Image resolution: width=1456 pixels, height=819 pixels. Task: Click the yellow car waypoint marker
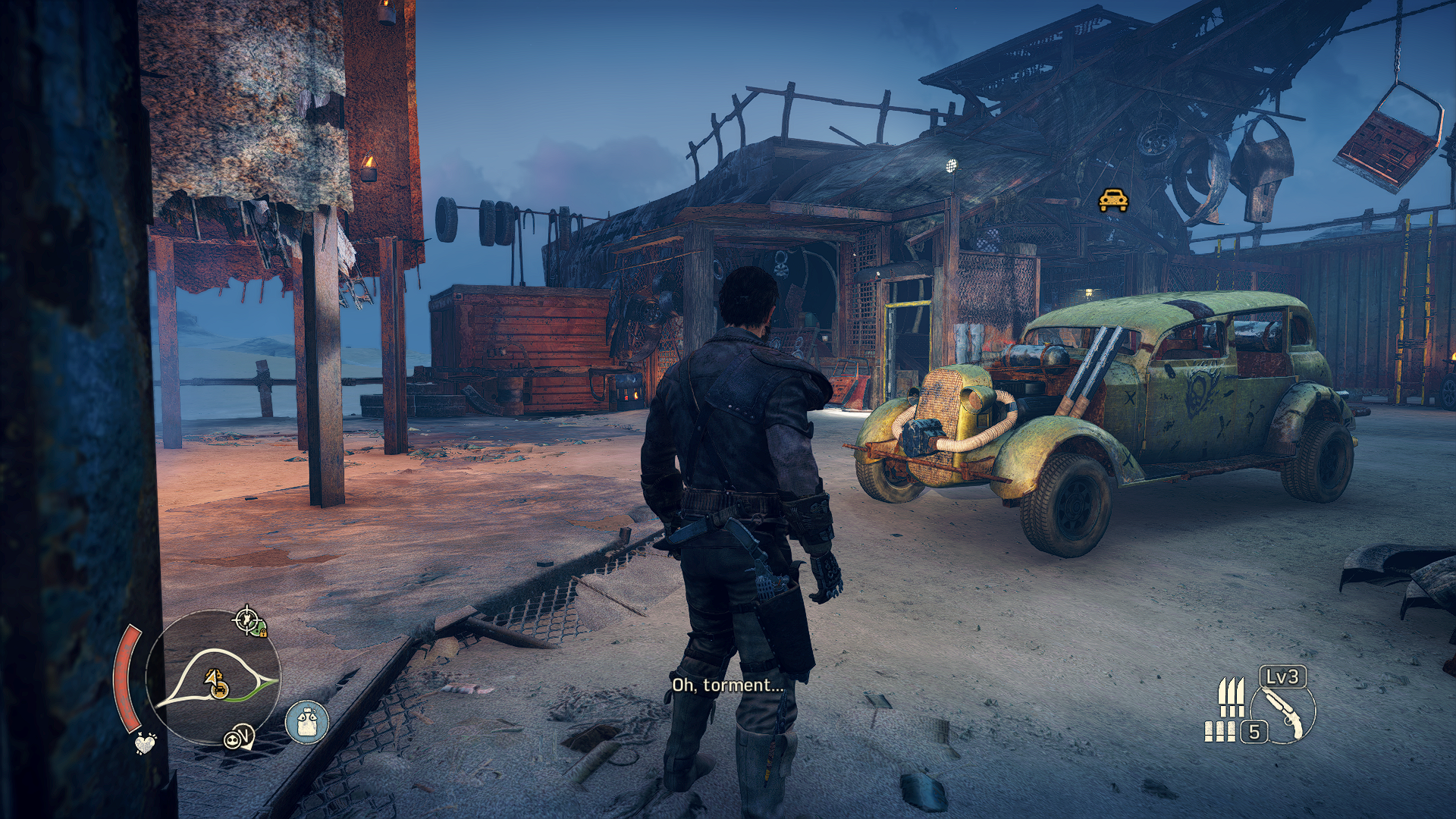click(1113, 200)
